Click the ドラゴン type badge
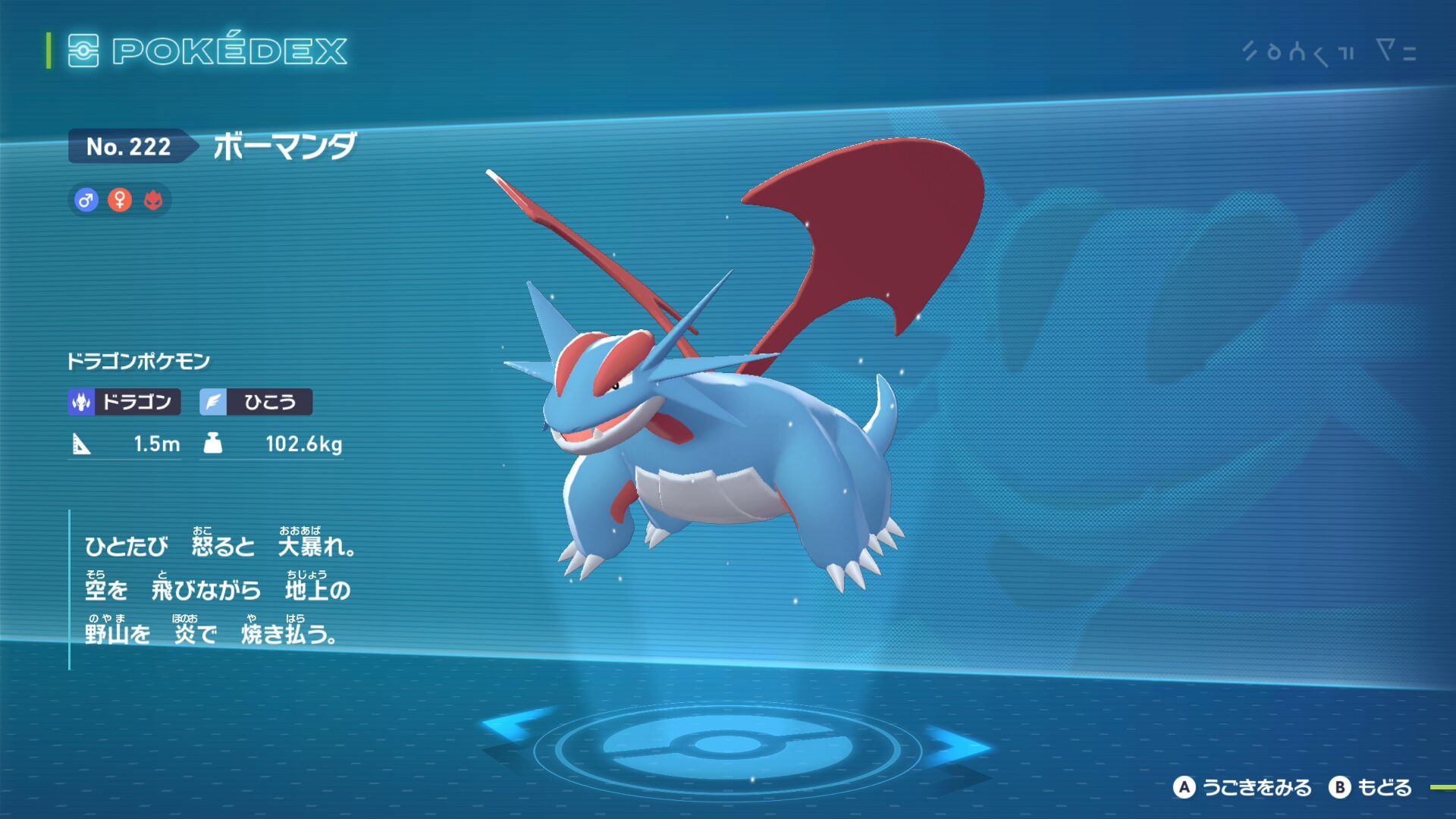This screenshot has width=1456, height=819. coord(124,402)
